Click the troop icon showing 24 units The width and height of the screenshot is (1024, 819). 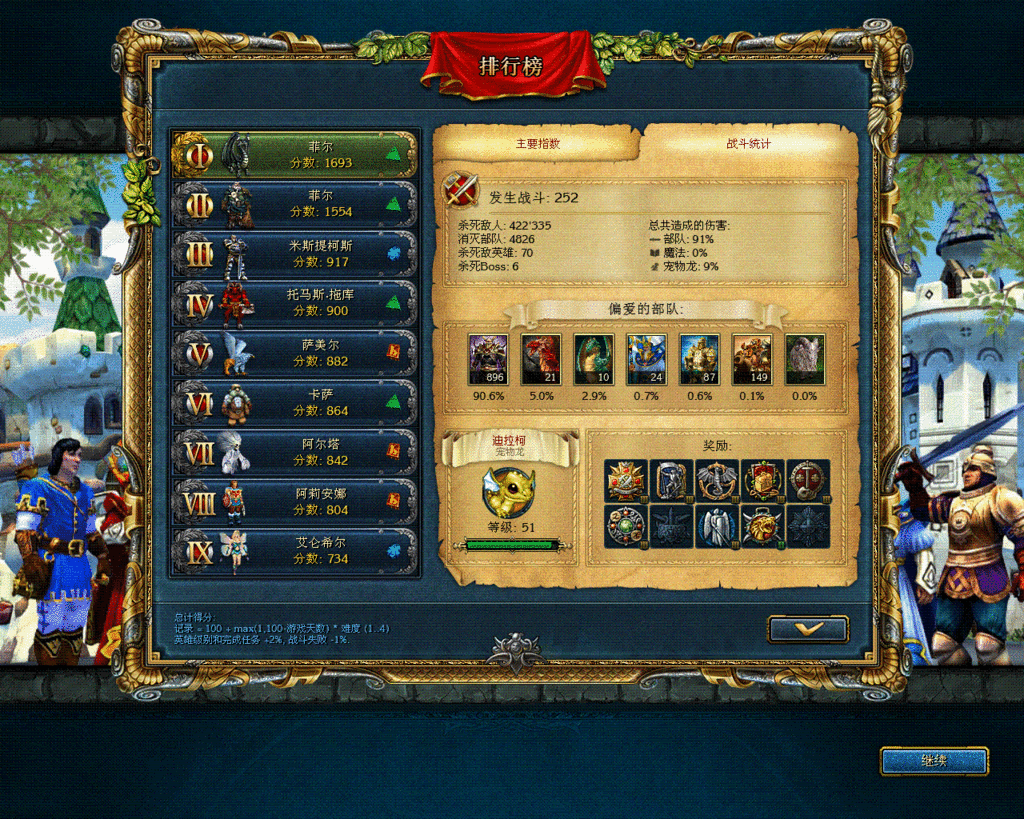[646, 360]
